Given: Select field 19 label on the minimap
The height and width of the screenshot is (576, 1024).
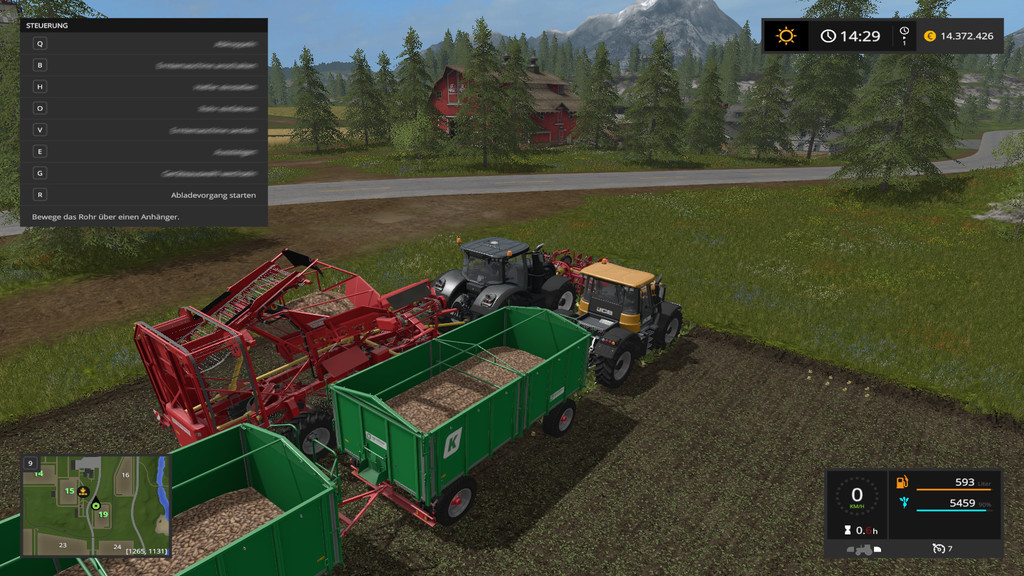Looking at the screenshot, I should (103, 514).
